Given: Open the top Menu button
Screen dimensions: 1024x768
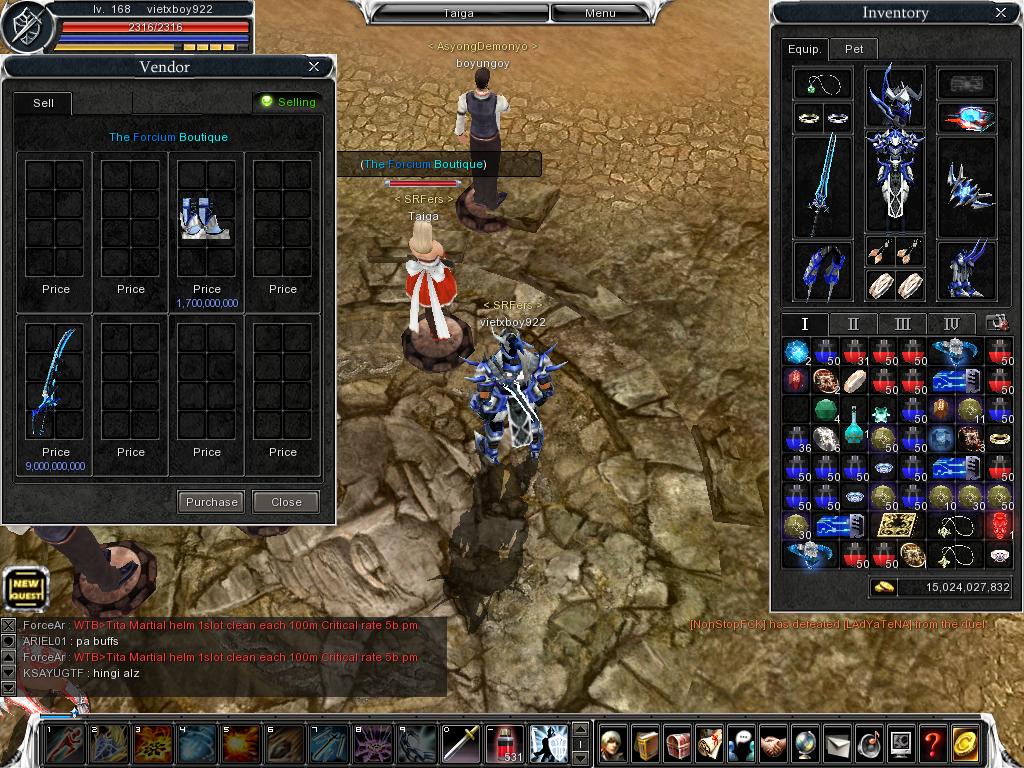Looking at the screenshot, I should tap(600, 13).
